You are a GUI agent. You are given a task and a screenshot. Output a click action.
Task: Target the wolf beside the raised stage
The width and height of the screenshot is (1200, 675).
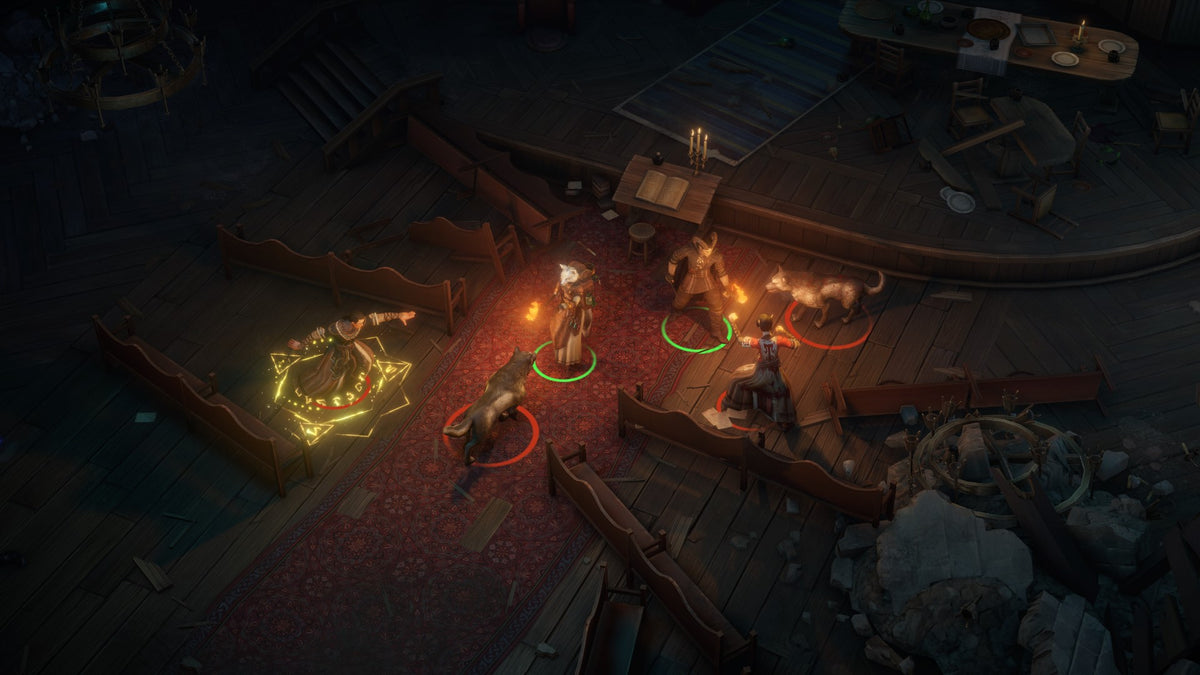824,292
